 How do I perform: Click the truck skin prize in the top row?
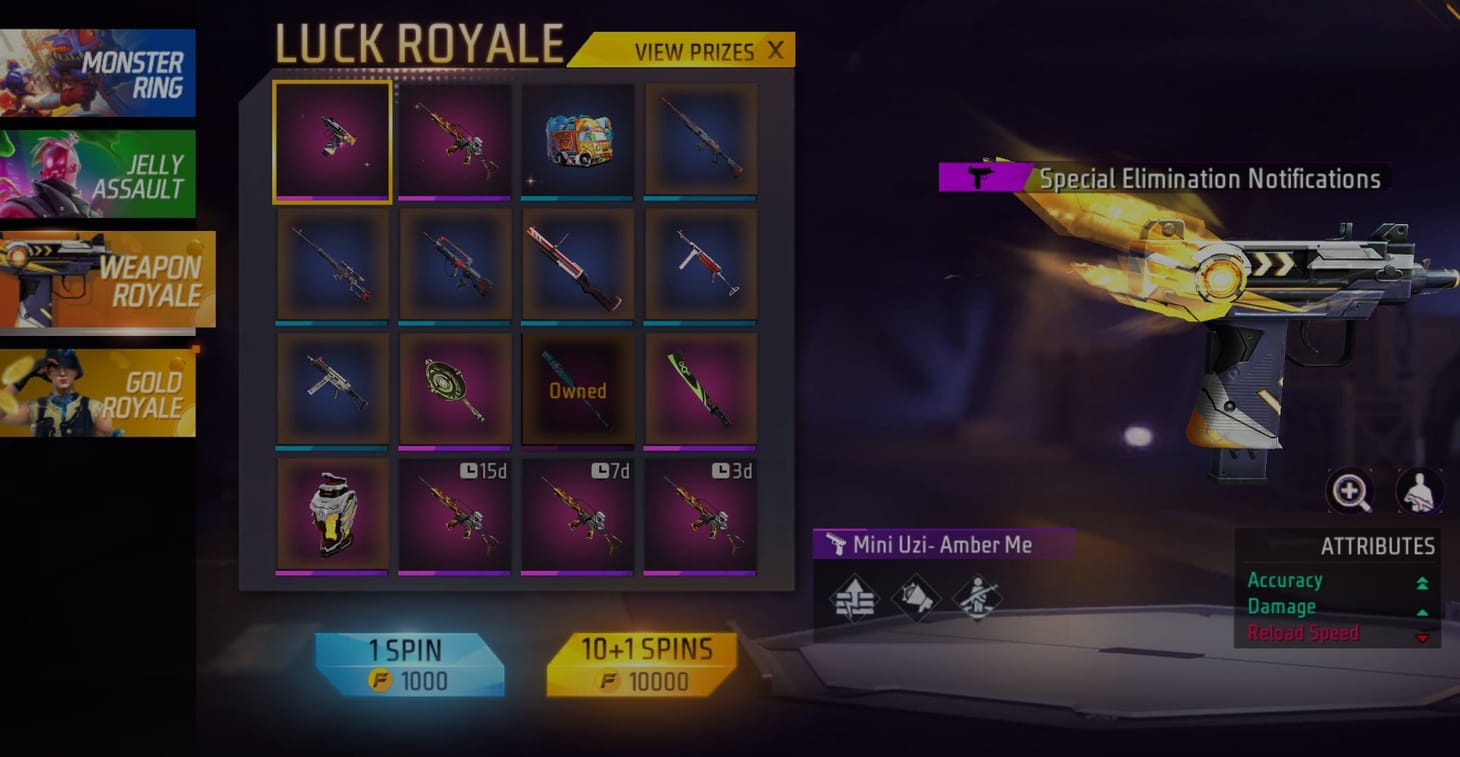577,140
